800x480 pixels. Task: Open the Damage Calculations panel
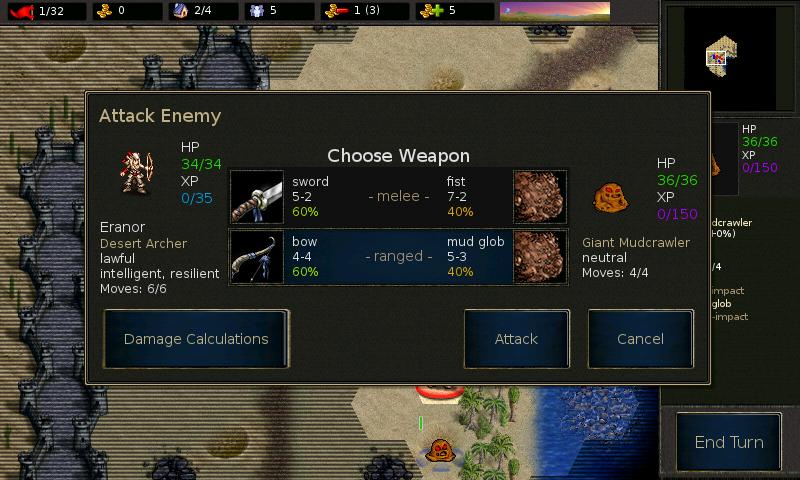[x=196, y=339]
